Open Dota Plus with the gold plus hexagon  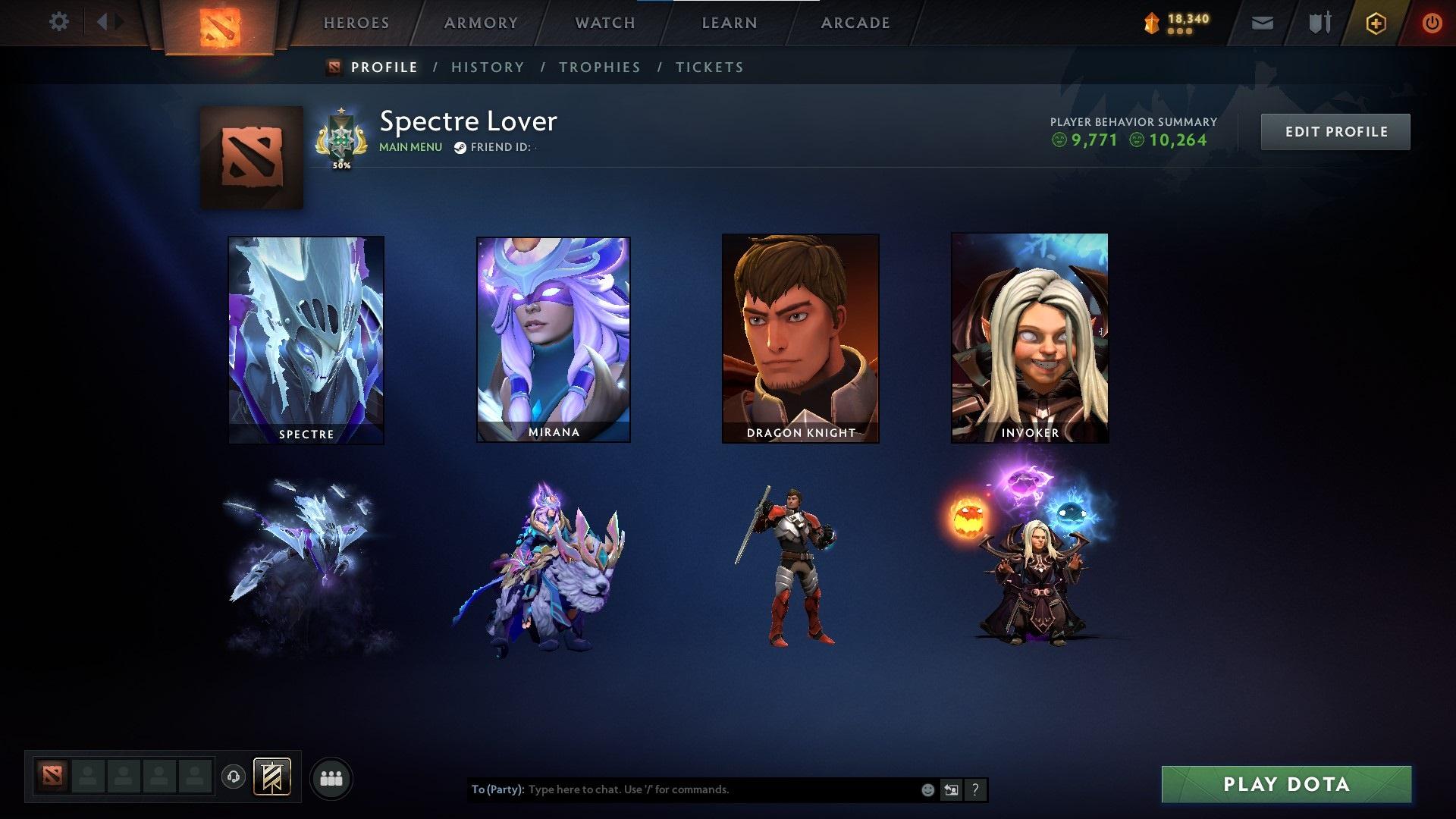[1377, 22]
